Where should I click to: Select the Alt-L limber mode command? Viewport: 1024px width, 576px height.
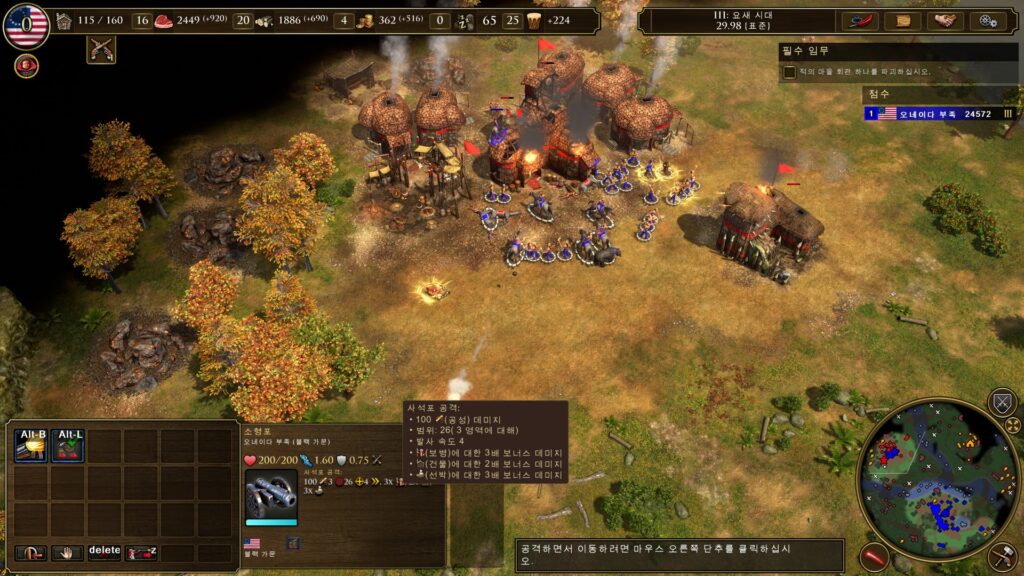(69, 446)
